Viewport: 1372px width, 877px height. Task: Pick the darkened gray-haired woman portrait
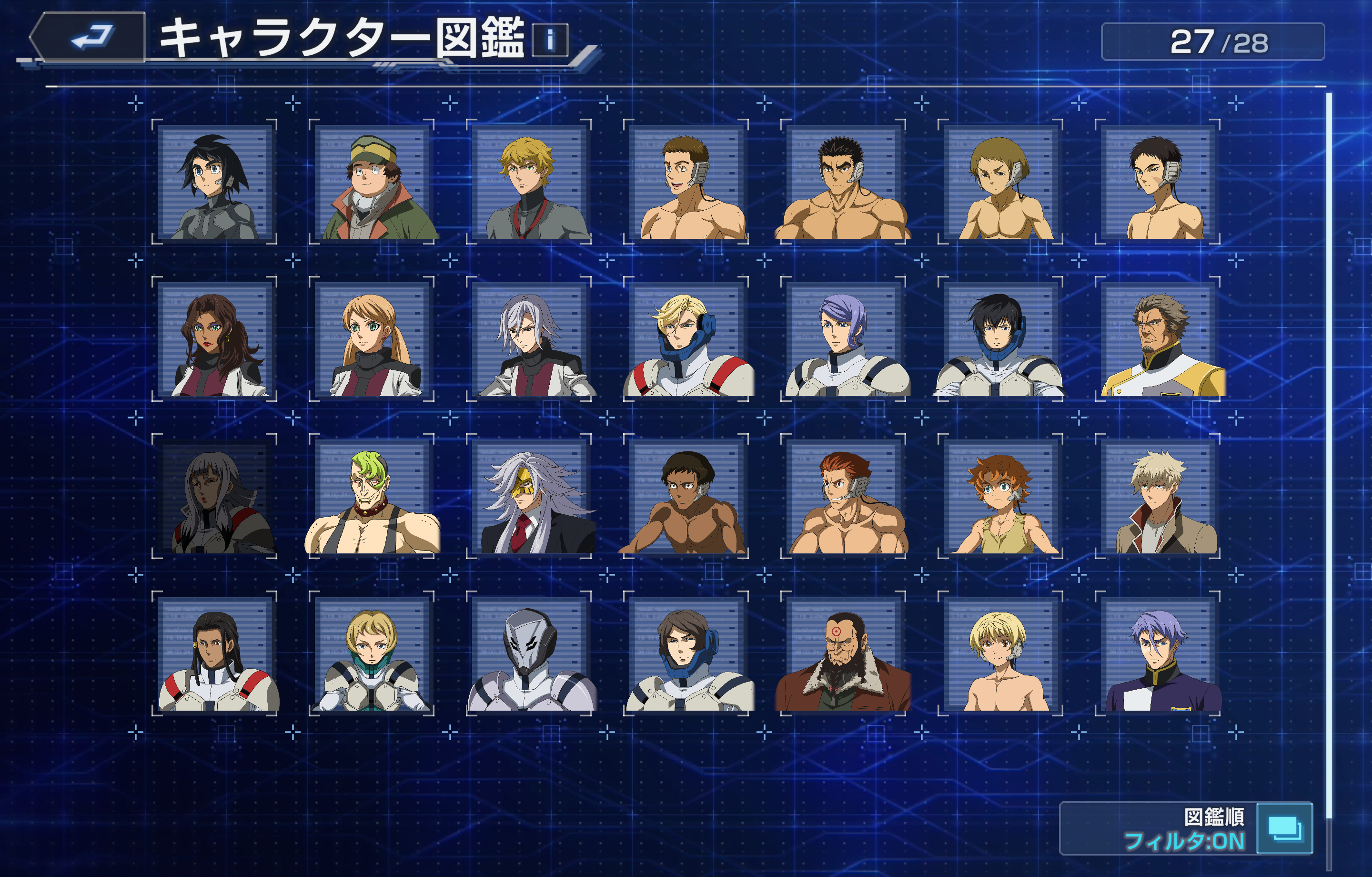[215, 497]
